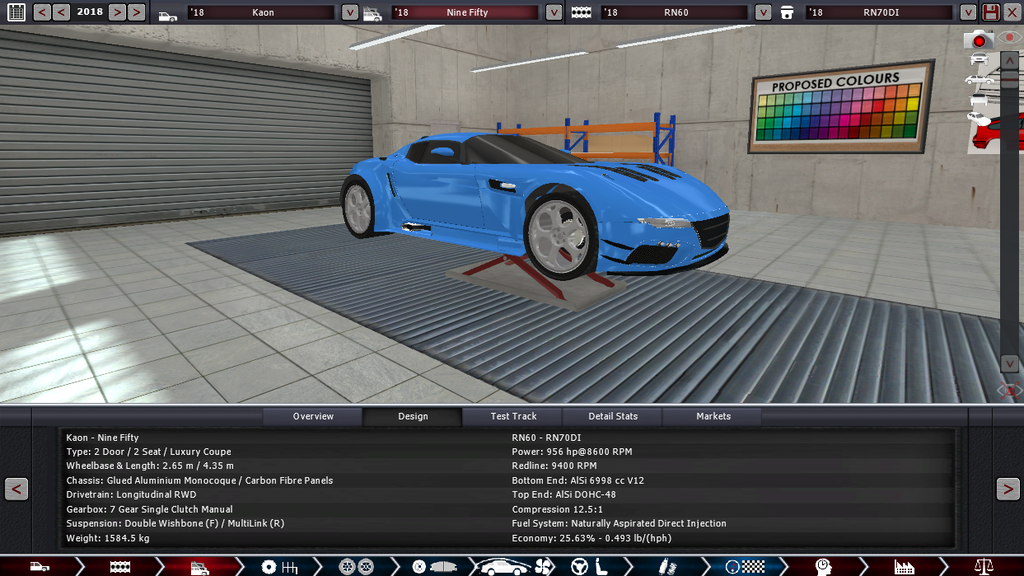Go to the previous stats page arrow
This screenshot has width=1024, height=576.
click(x=16, y=489)
